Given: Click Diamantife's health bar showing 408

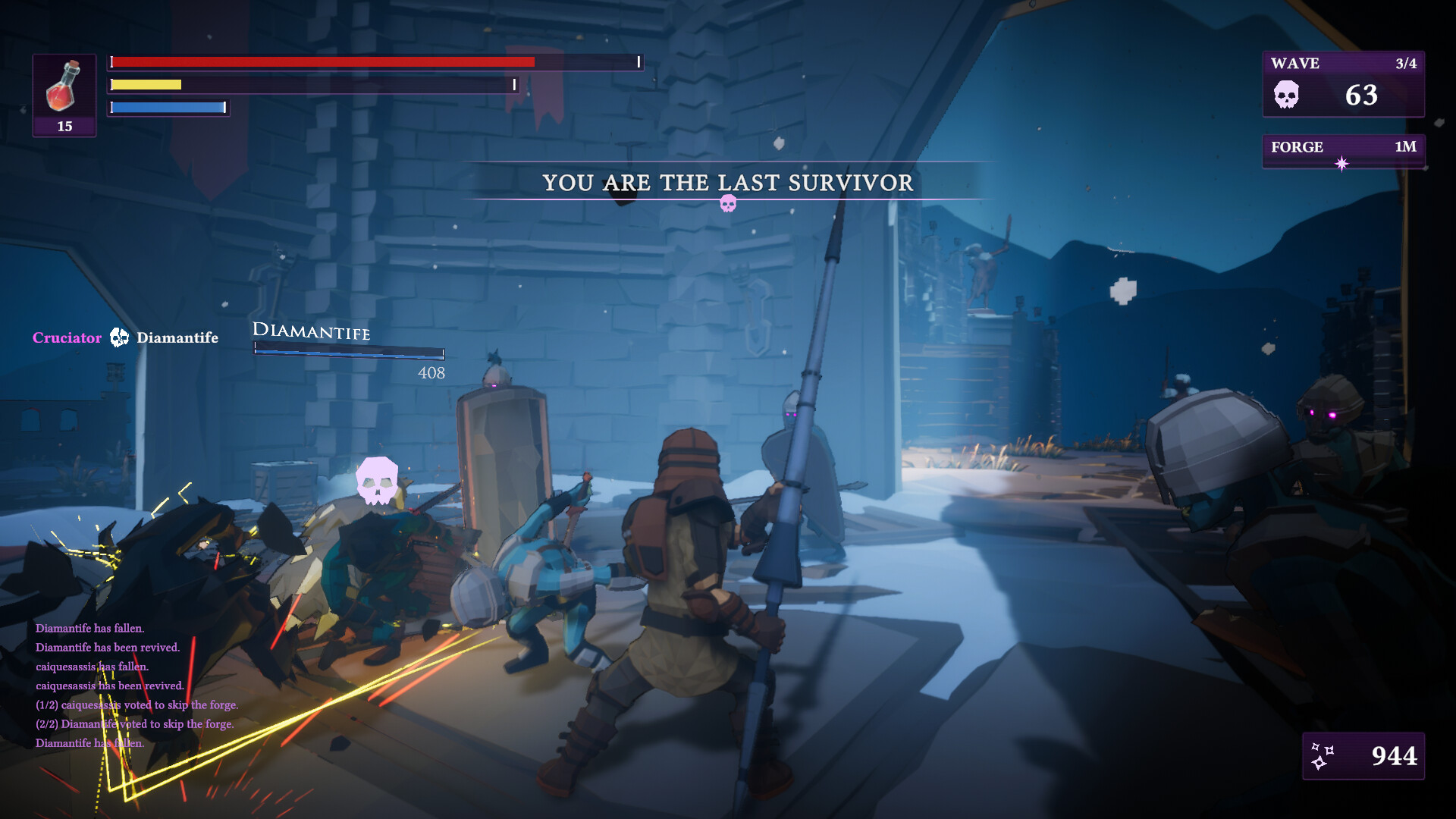Looking at the screenshot, I should tap(348, 353).
